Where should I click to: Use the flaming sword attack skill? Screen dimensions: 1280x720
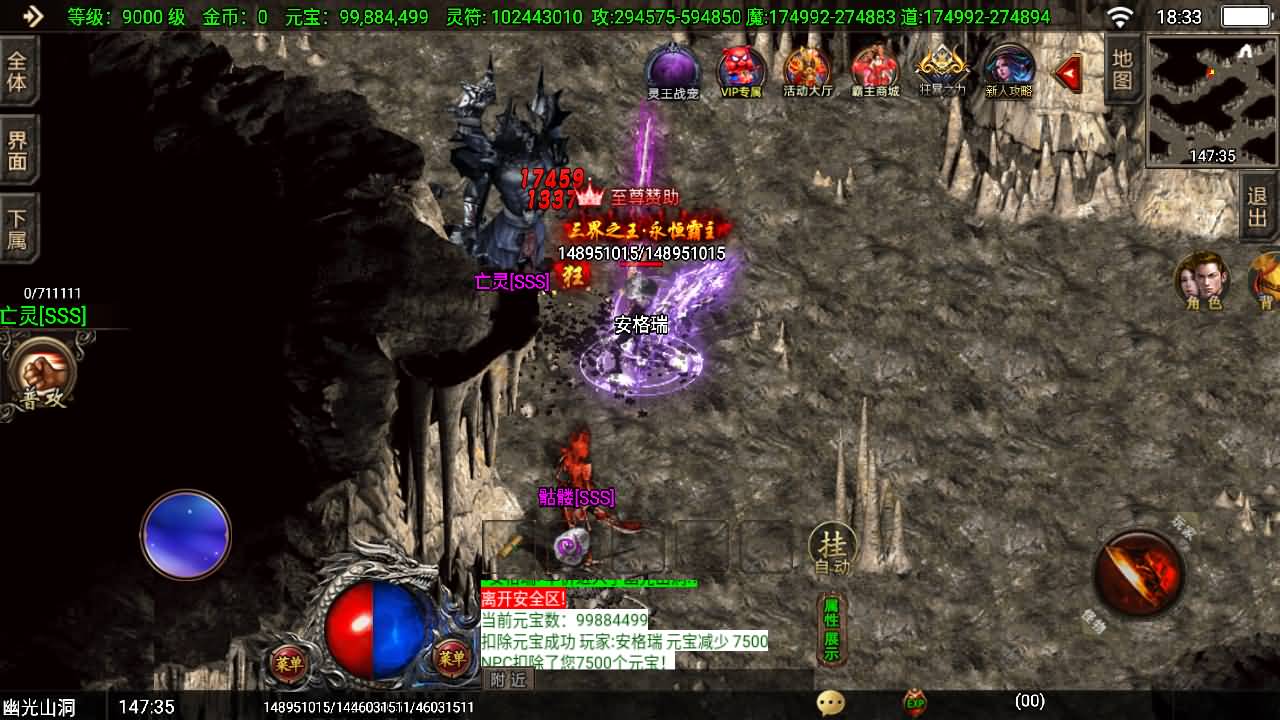click(1139, 574)
